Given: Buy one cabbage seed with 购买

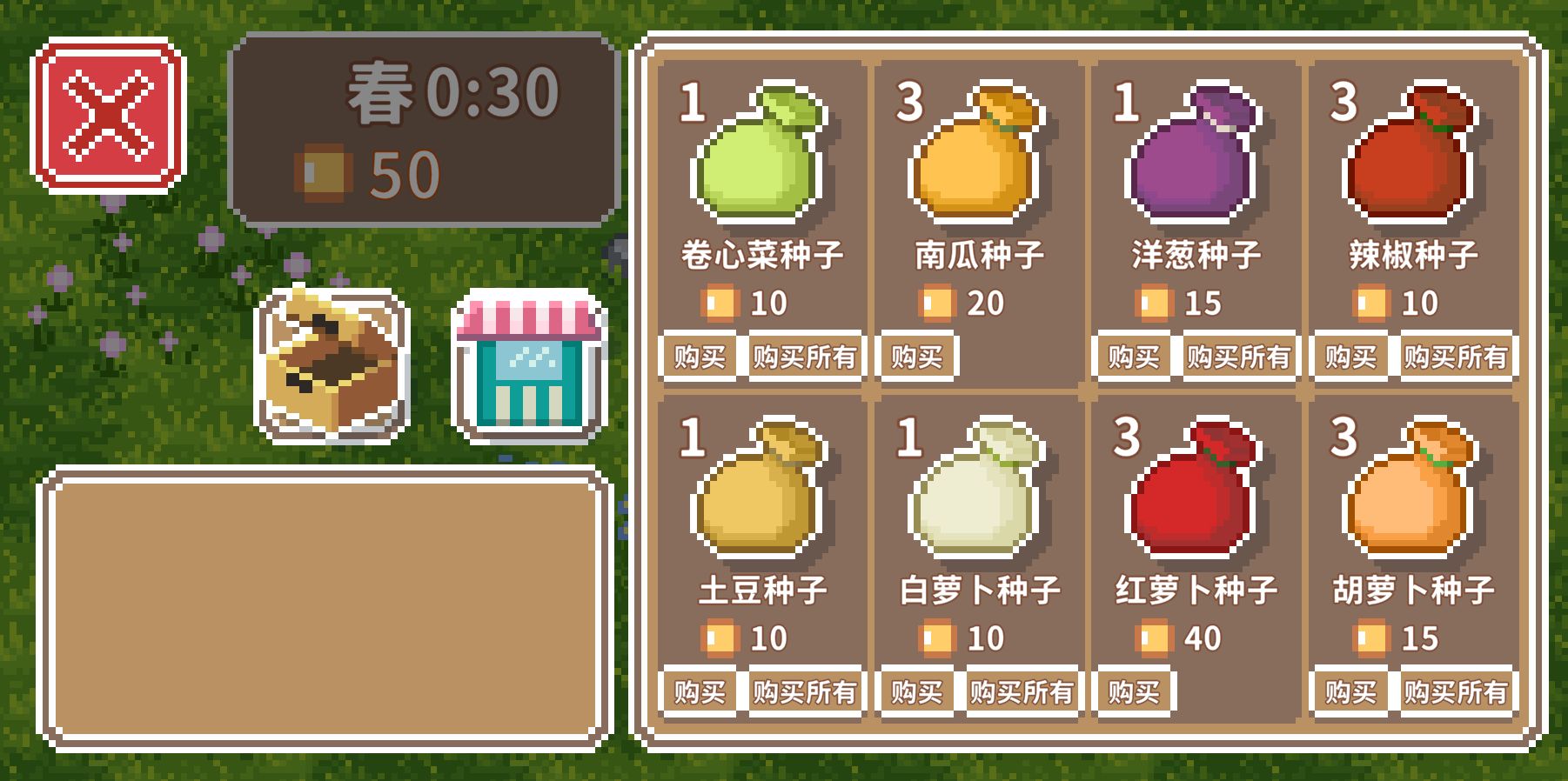Looking at the screenshot, I should [695, 355].
